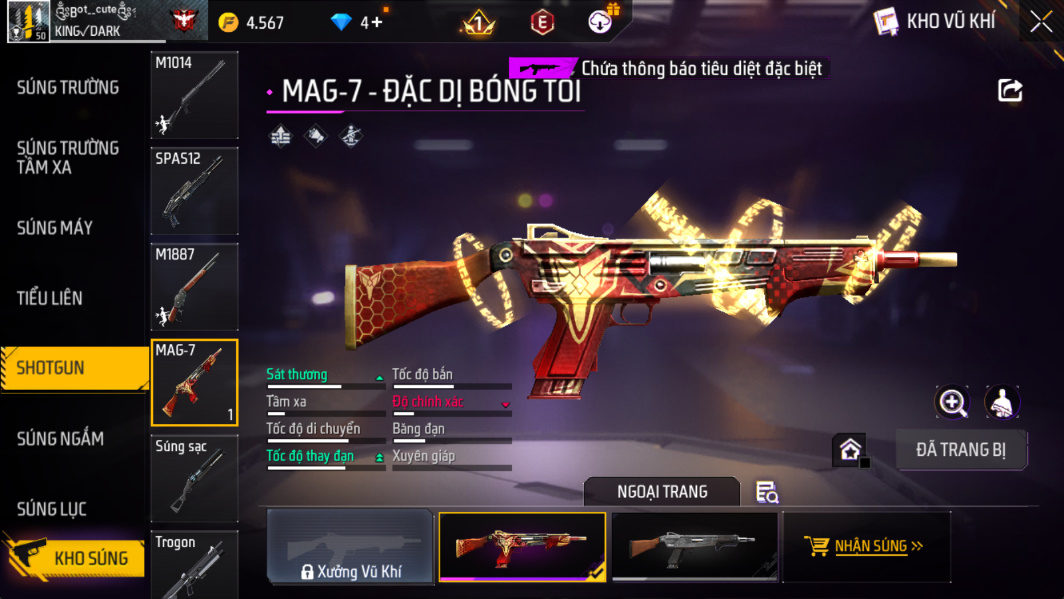Close the weapon vault screen
This screenshot has height=599, width=1064.
pos(1041,22)
